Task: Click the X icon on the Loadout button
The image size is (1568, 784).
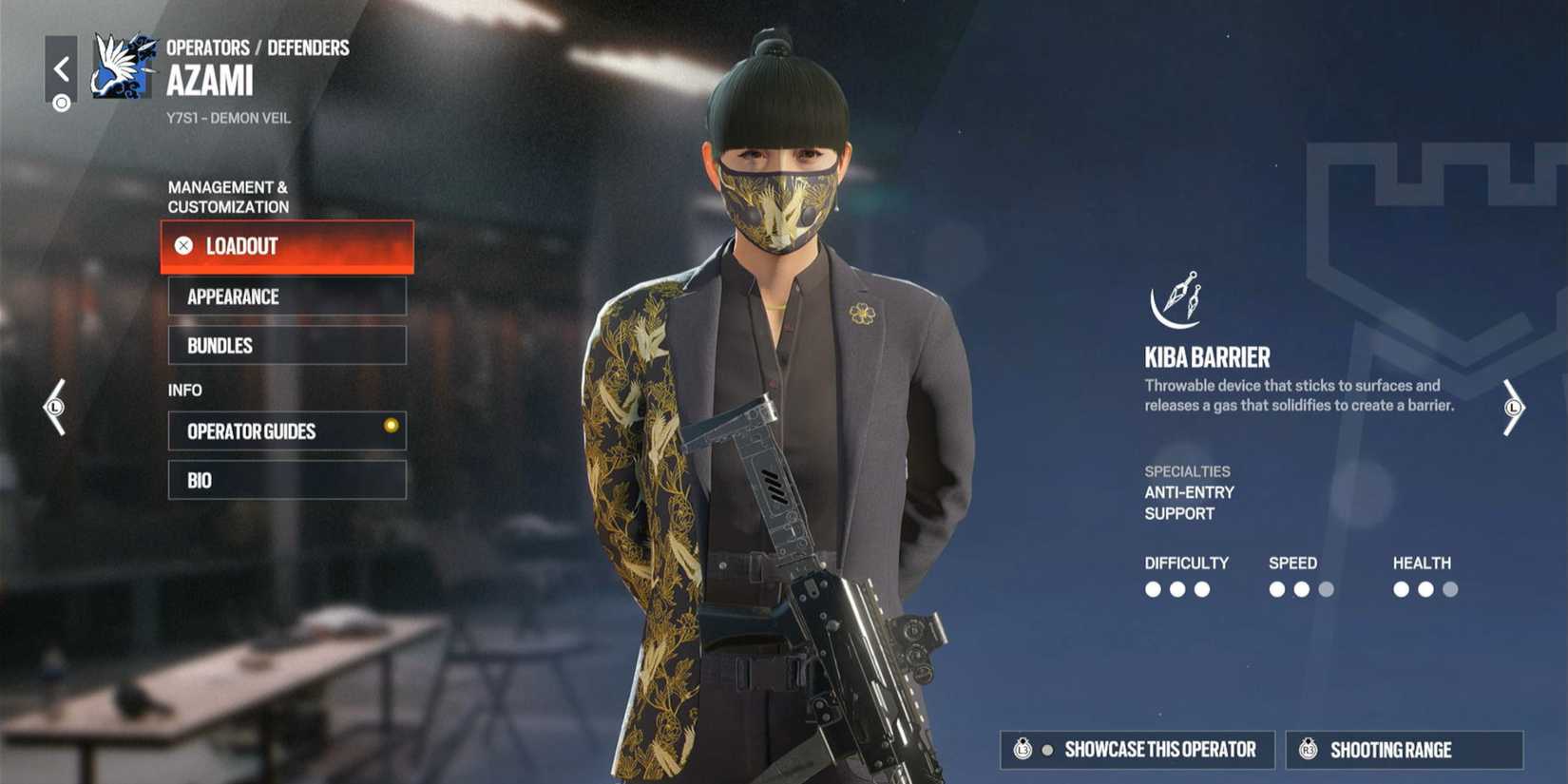Action: pos(182,245)
